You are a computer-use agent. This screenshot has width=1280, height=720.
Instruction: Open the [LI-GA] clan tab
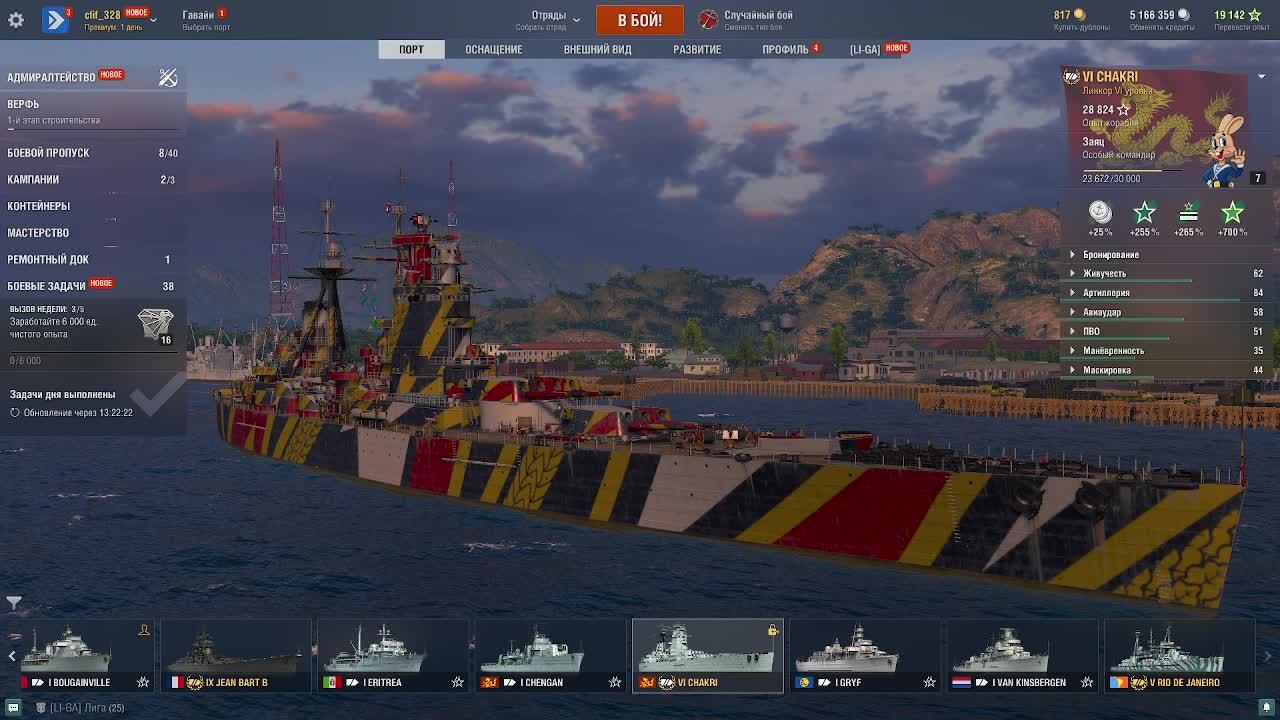click(x=865, y=49)
